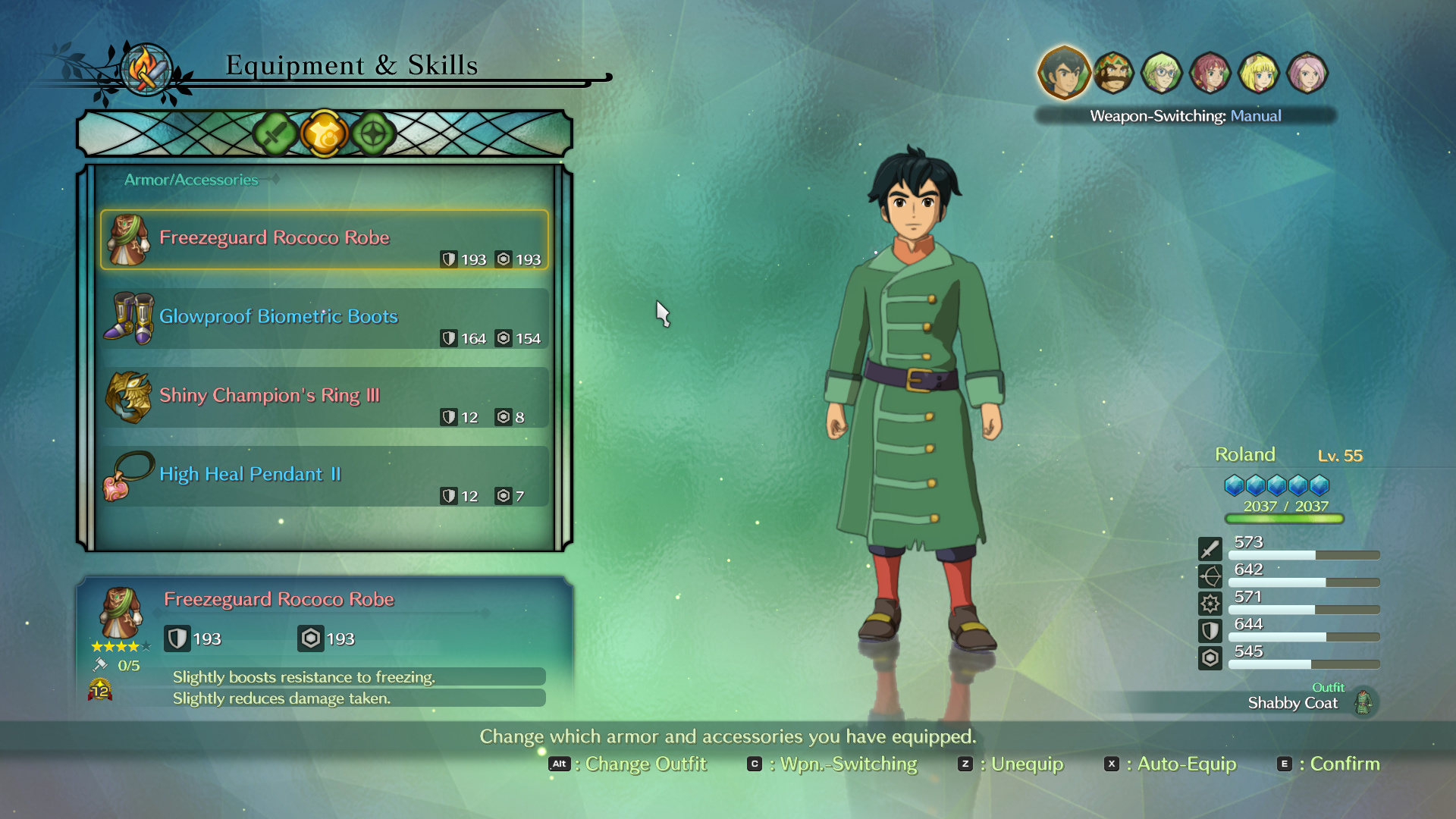Choose the Glowproof Biometric Boots entry
Screen dimensions: 1456x819
(325, 318)
